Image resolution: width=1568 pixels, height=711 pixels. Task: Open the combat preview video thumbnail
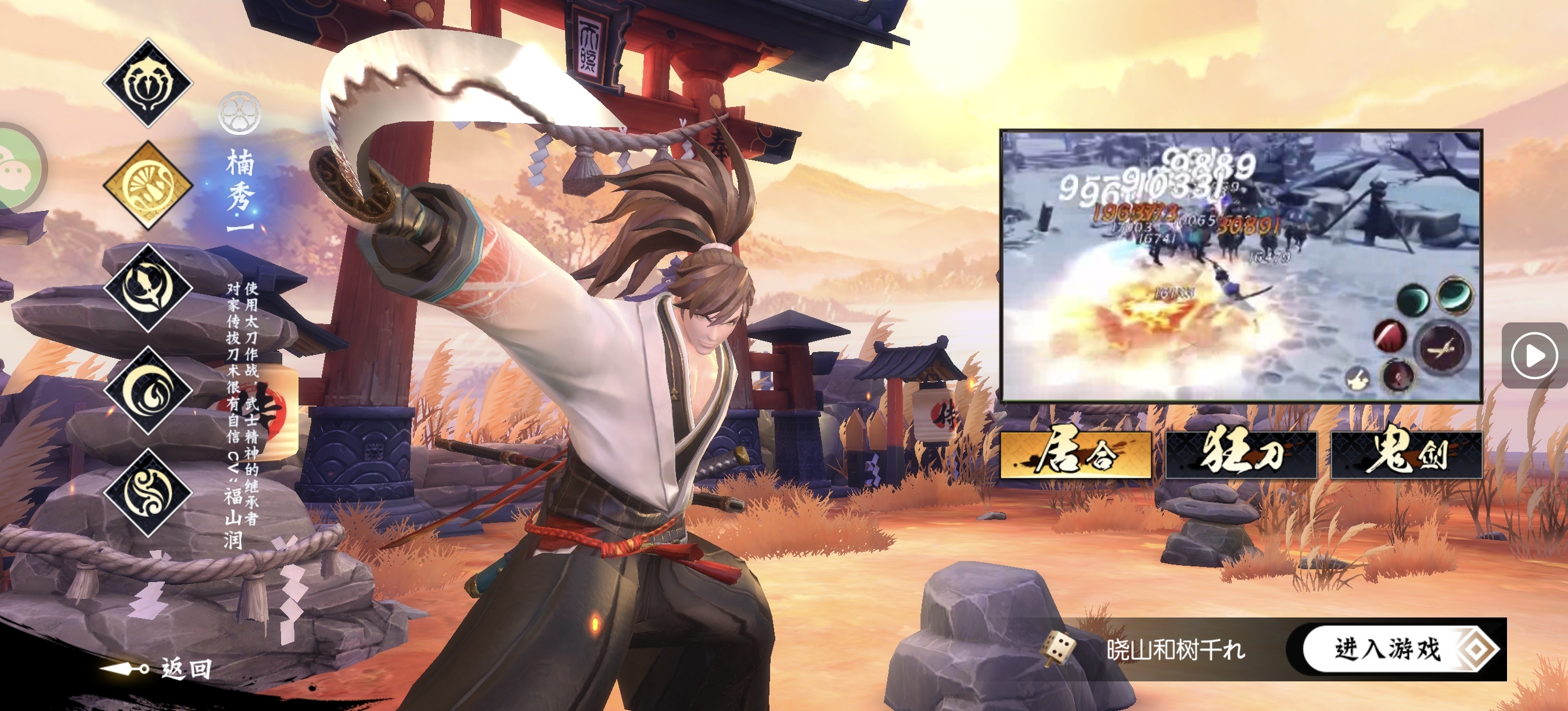click(x=1240, y=265)
